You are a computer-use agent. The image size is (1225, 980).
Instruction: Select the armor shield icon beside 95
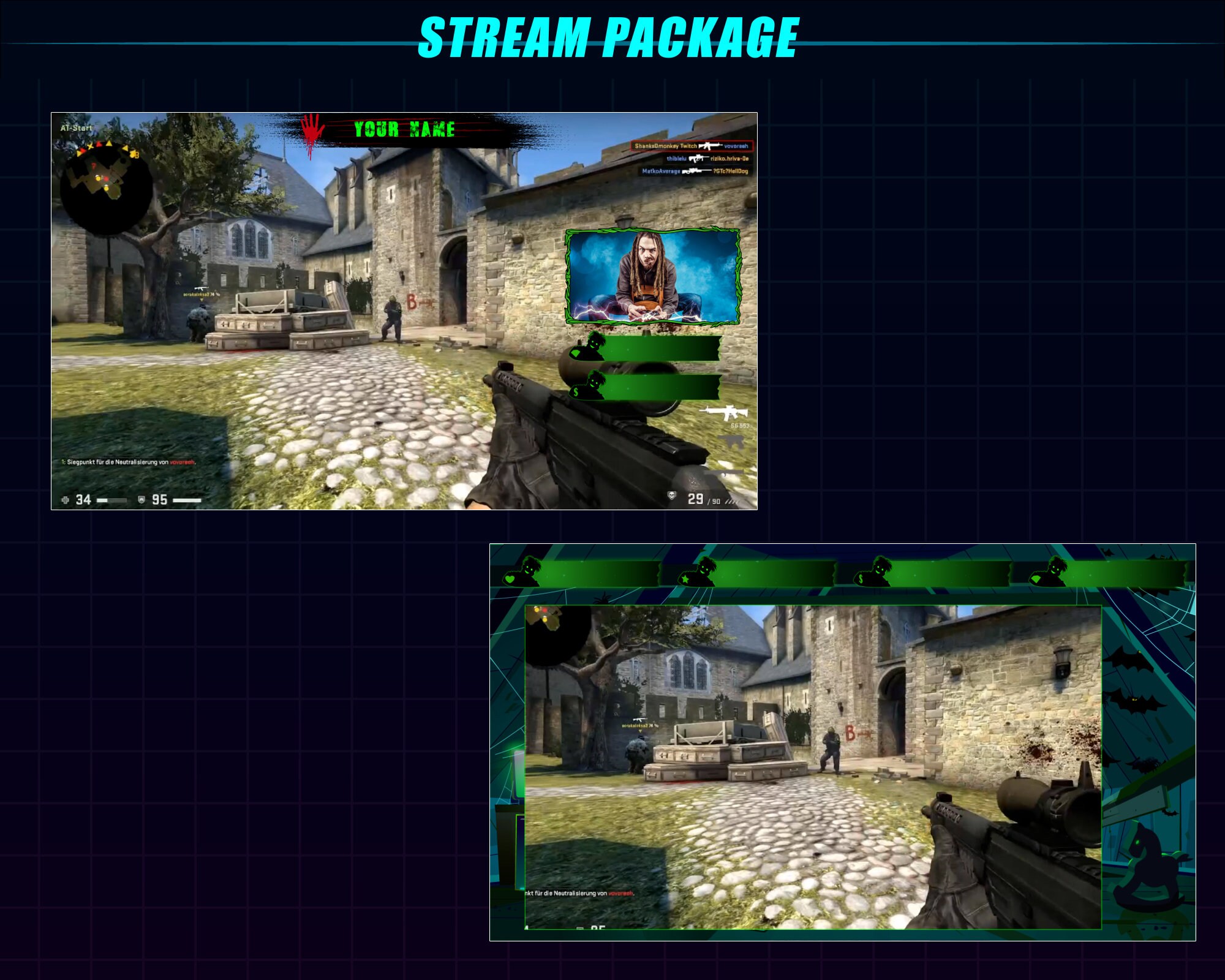click(x=141, y=500)
